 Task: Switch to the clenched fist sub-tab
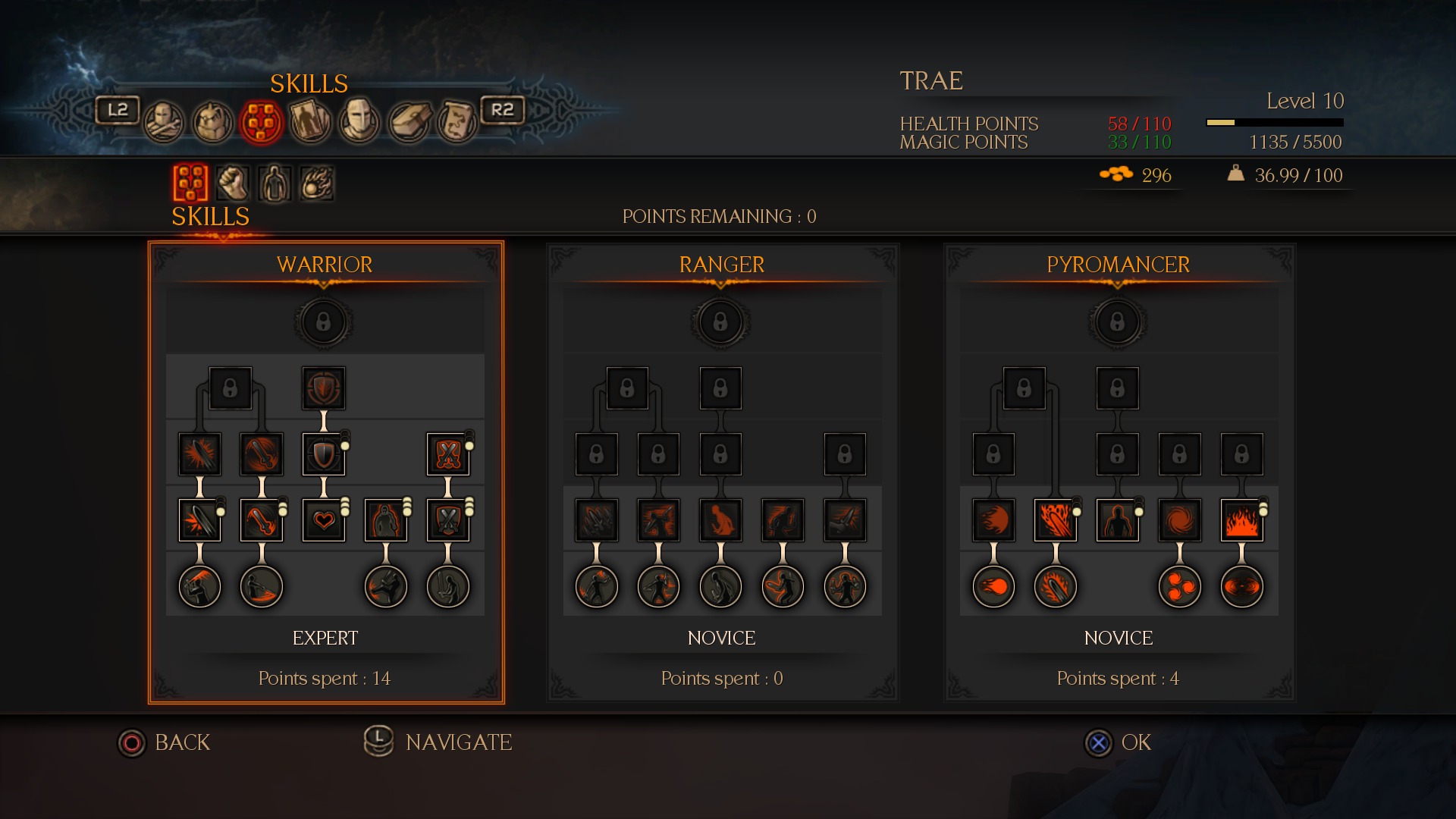pos(233,183)
